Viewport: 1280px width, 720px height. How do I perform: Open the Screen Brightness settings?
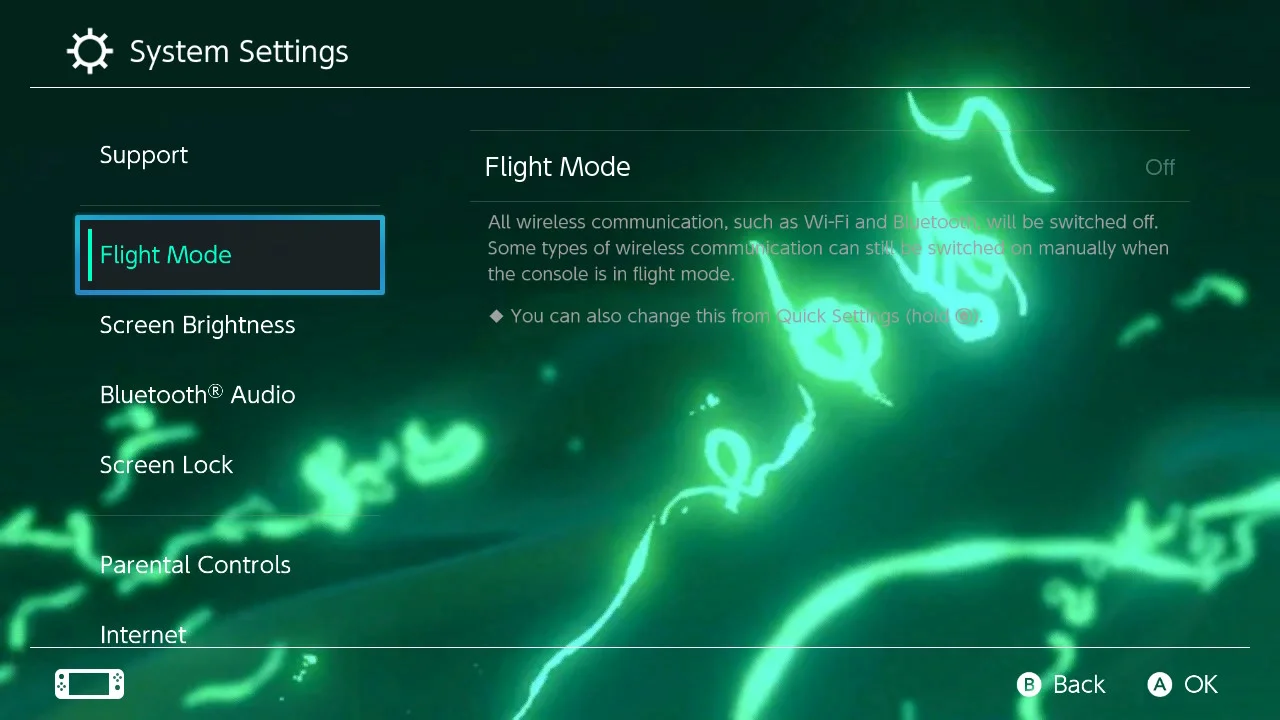(x=197, y=325)
